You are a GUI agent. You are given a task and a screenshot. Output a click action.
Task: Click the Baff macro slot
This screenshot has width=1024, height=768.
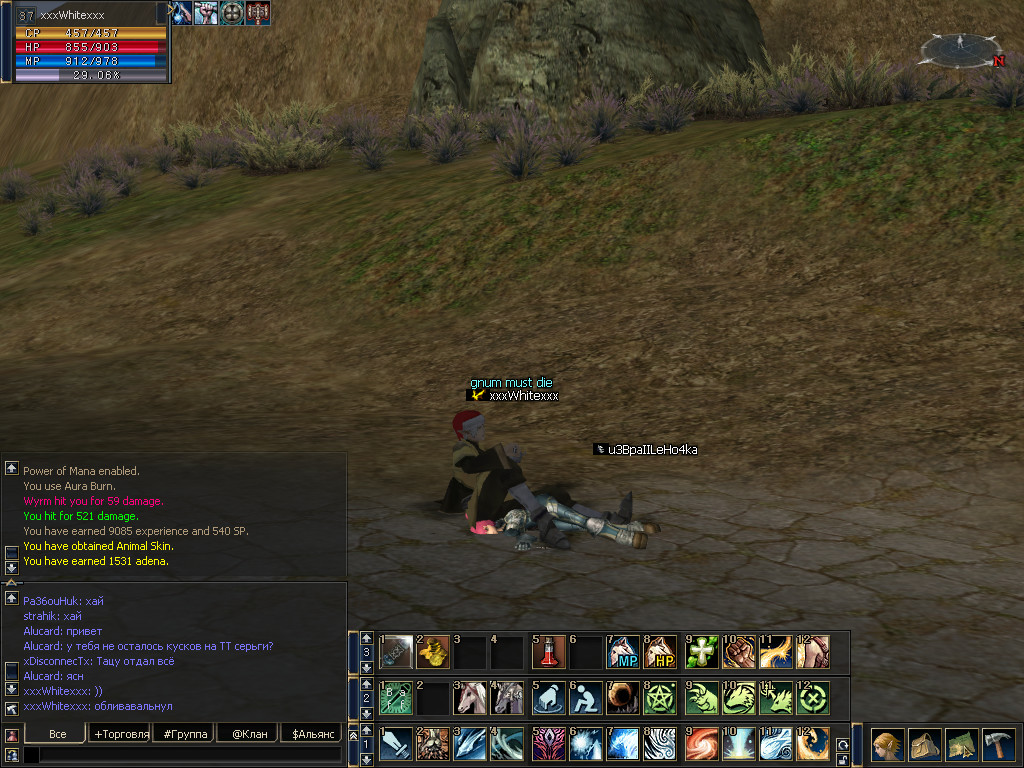tap(395, 698)
